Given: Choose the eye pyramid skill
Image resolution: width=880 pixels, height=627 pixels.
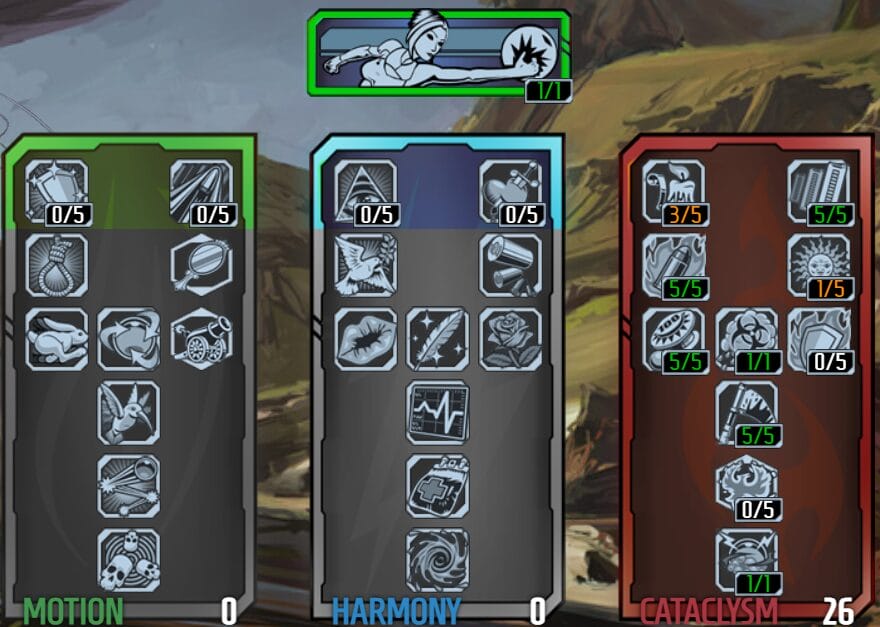Looking at the screenshot, I should pos(365,190).
